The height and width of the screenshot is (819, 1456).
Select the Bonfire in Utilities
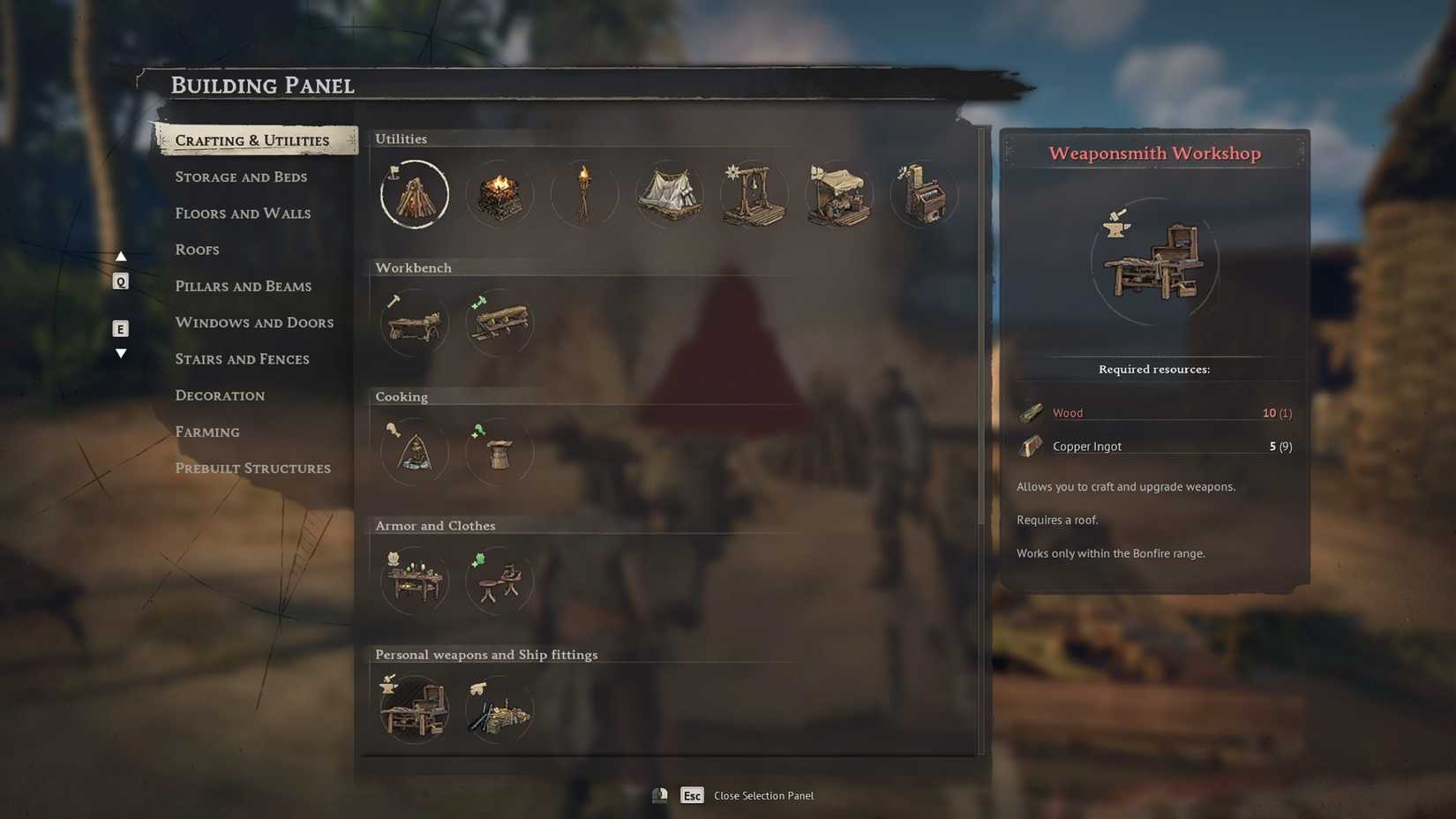pos(414,194)
